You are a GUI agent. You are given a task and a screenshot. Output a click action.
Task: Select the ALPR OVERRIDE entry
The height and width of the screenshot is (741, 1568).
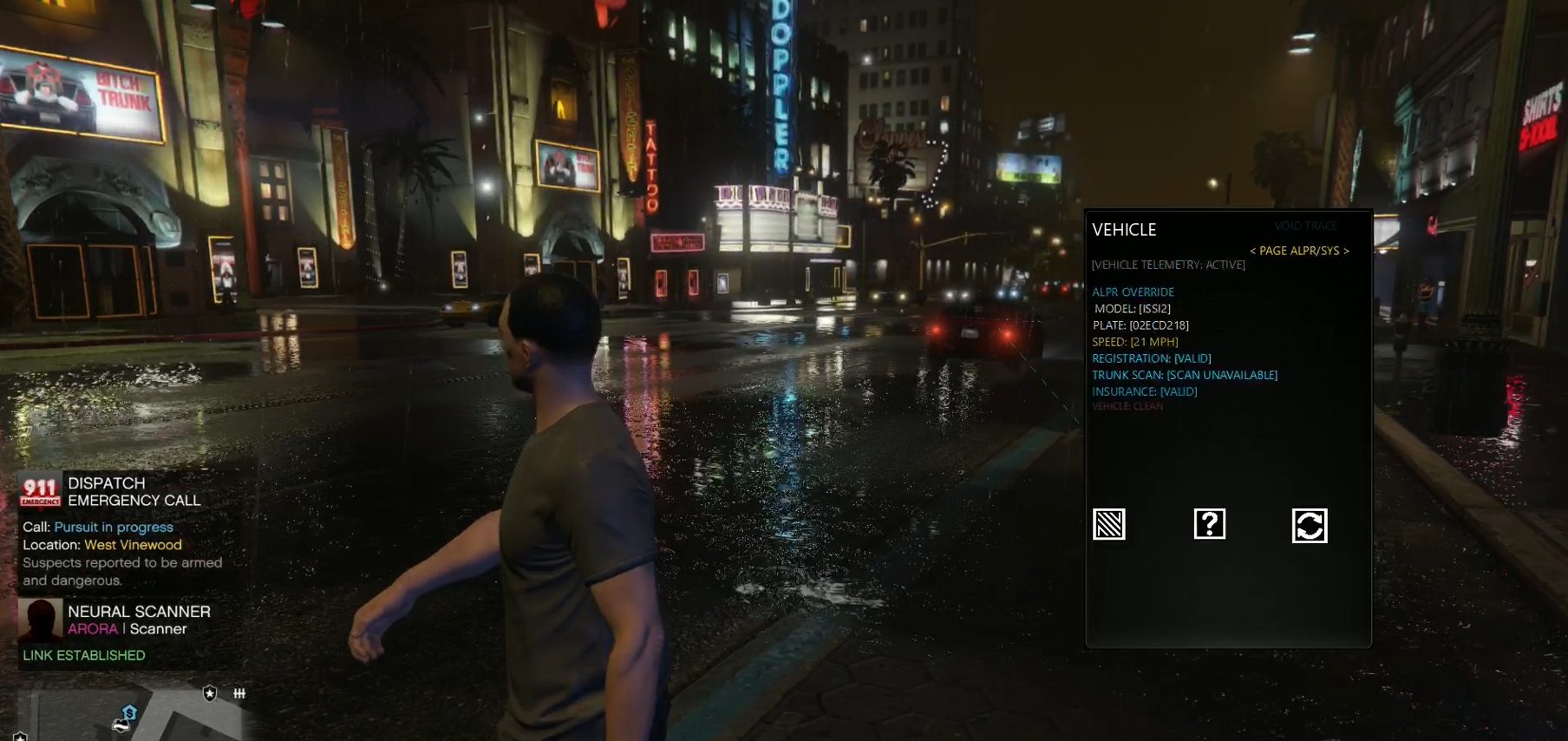(1133, 292)
